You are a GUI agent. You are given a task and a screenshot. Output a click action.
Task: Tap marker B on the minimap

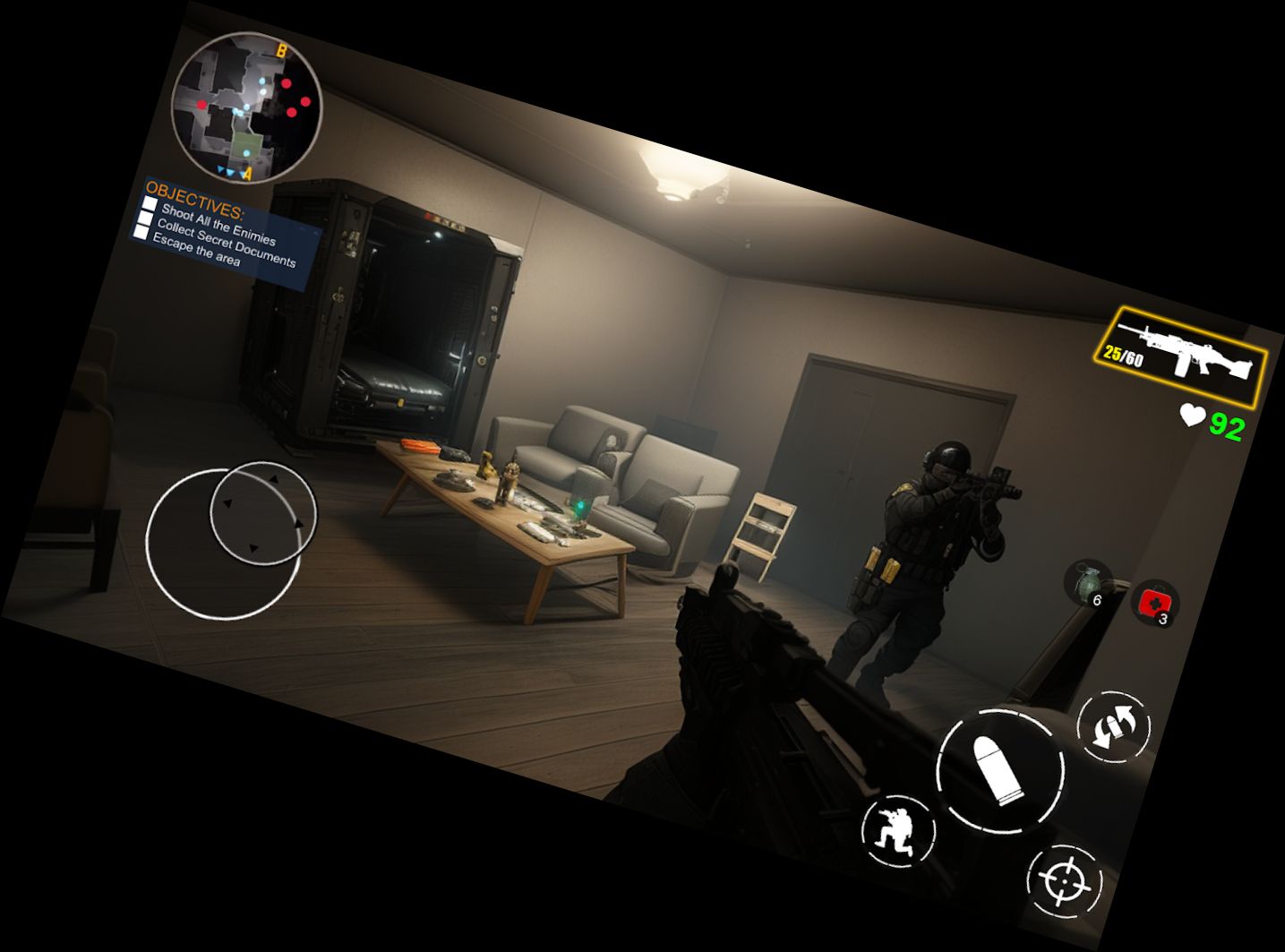(280, 52)
